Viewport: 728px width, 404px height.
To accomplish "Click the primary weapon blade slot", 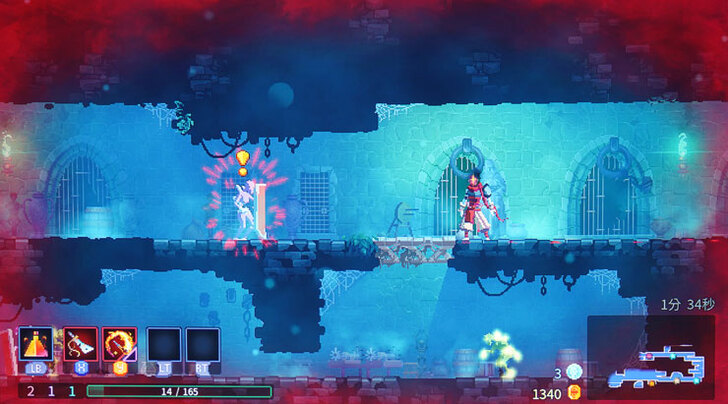I will point(81,344).
